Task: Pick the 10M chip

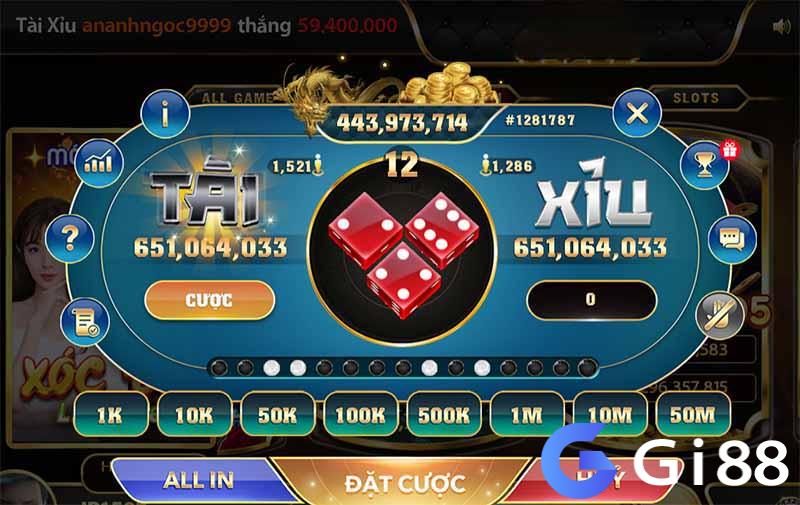Action: point(609,414)
